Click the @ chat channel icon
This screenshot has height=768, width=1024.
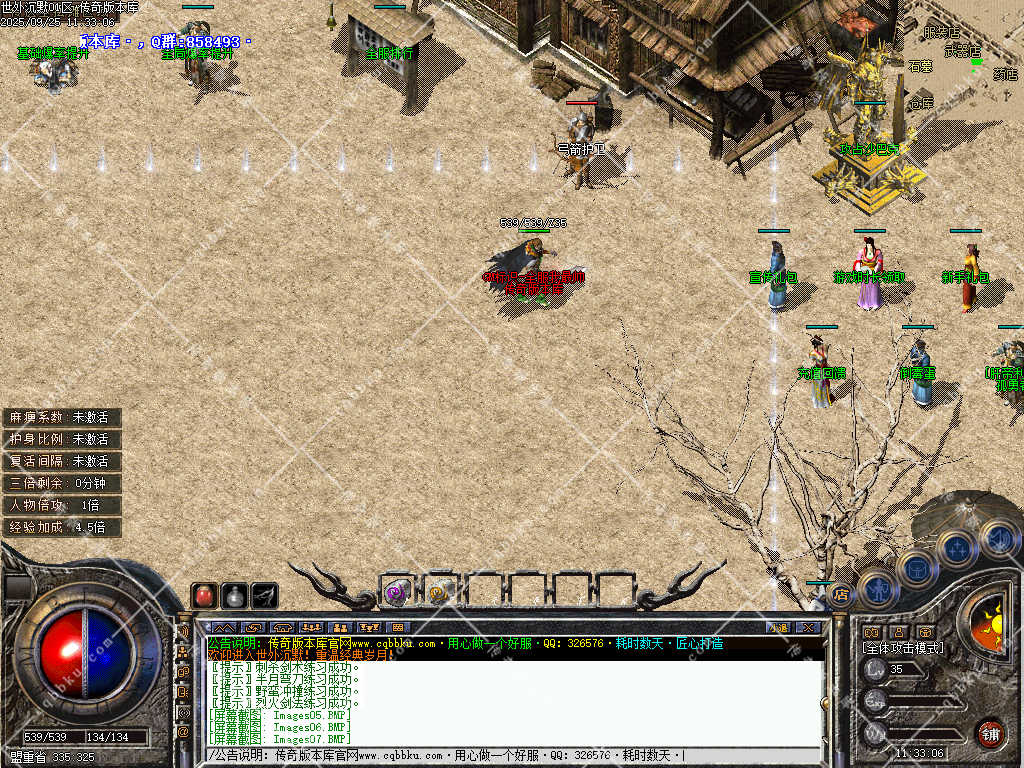coord(184,732)
